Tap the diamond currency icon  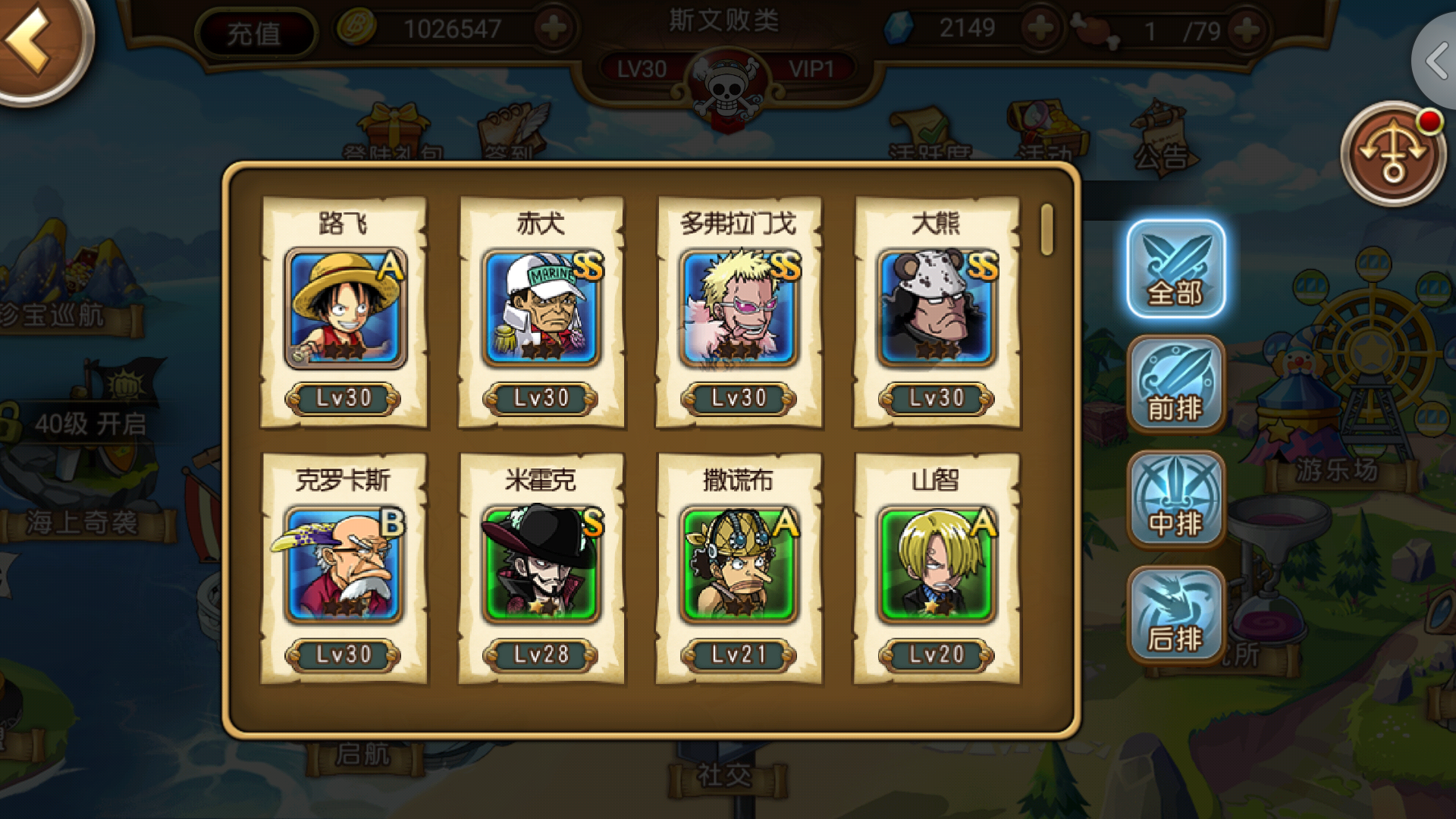tap(901, 29)
